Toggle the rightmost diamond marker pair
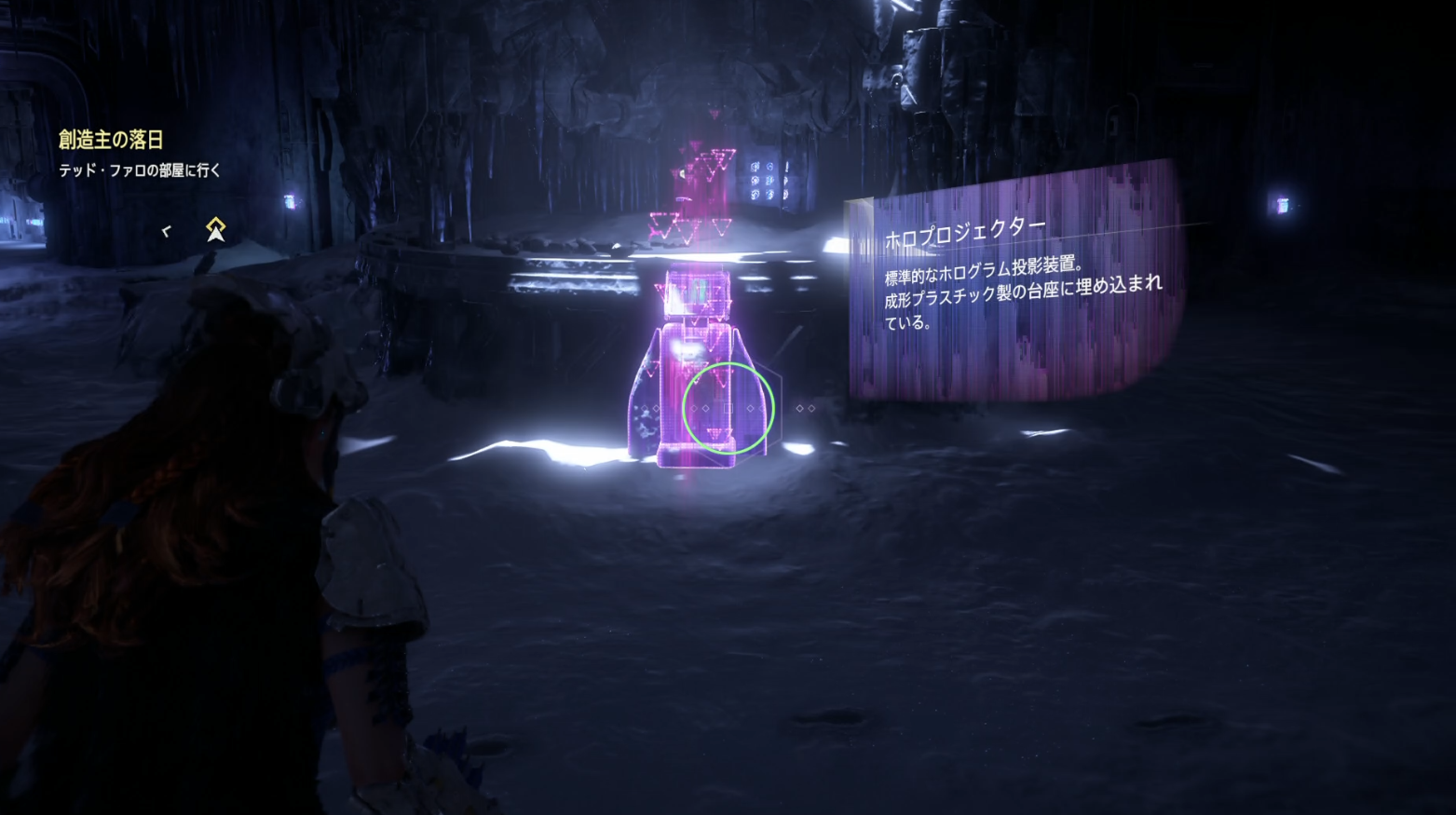 point(806,408)
